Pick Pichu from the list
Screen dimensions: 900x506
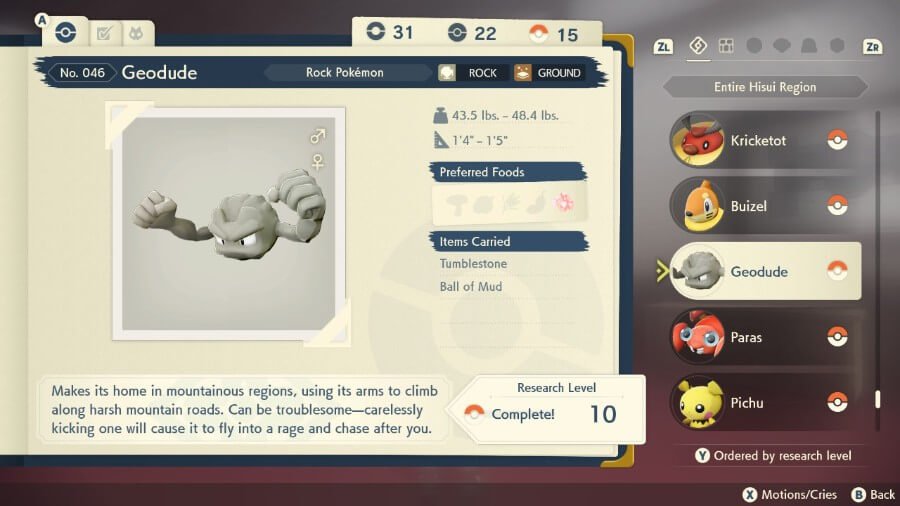click(x=762, y=402)
